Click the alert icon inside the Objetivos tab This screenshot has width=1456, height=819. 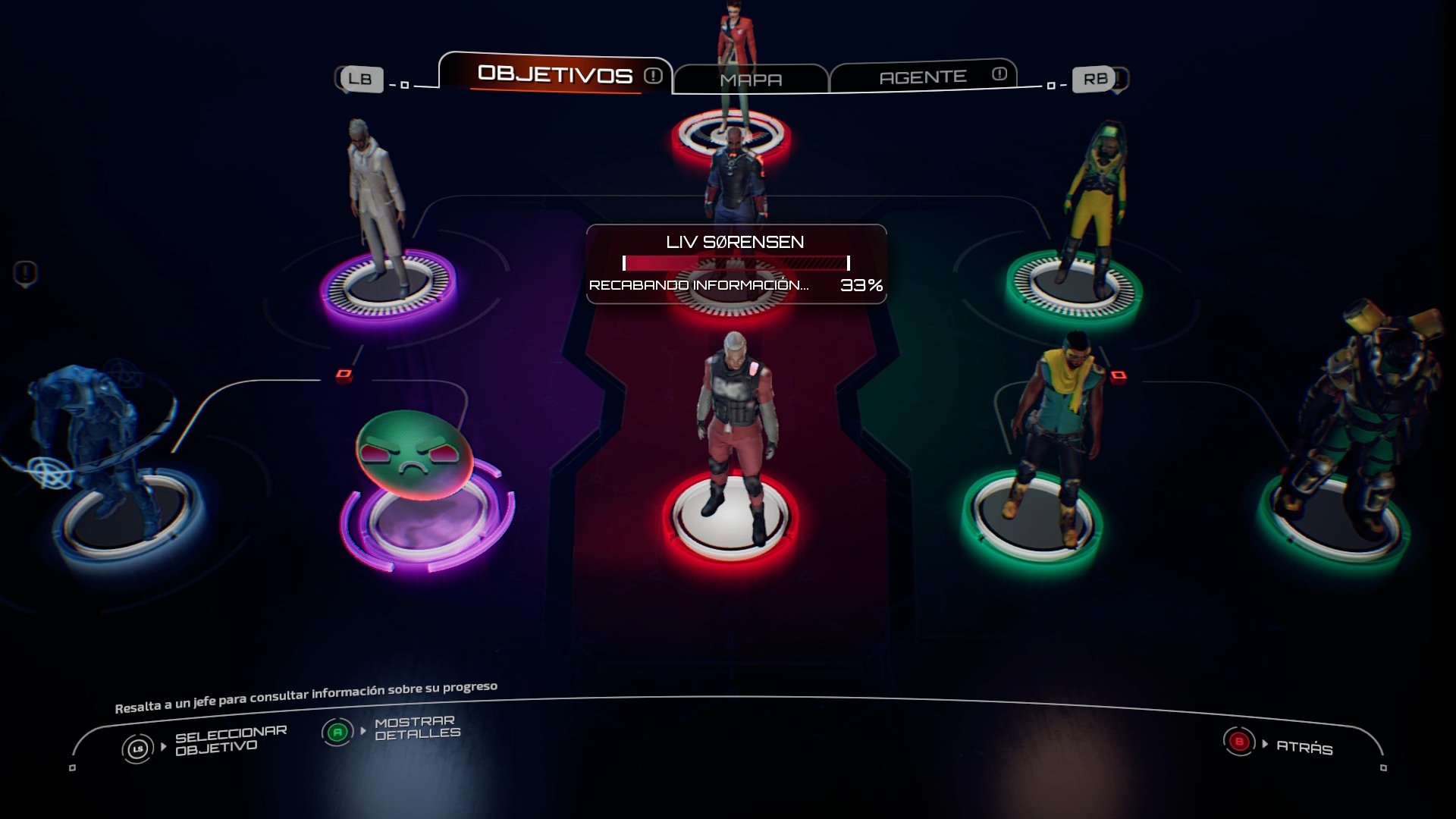(x=651, y=76)
